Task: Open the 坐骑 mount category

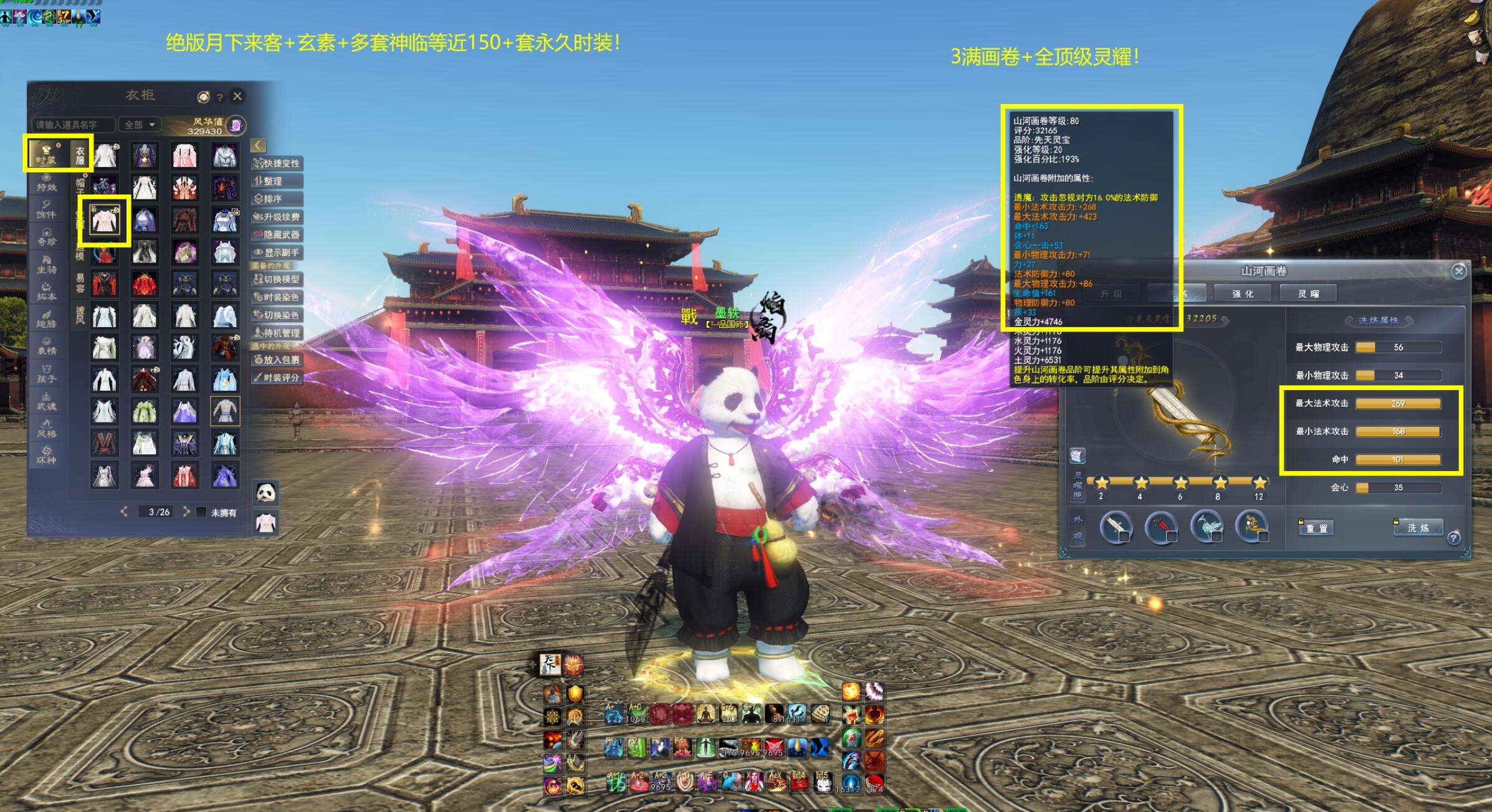Action: coord(47,264)
